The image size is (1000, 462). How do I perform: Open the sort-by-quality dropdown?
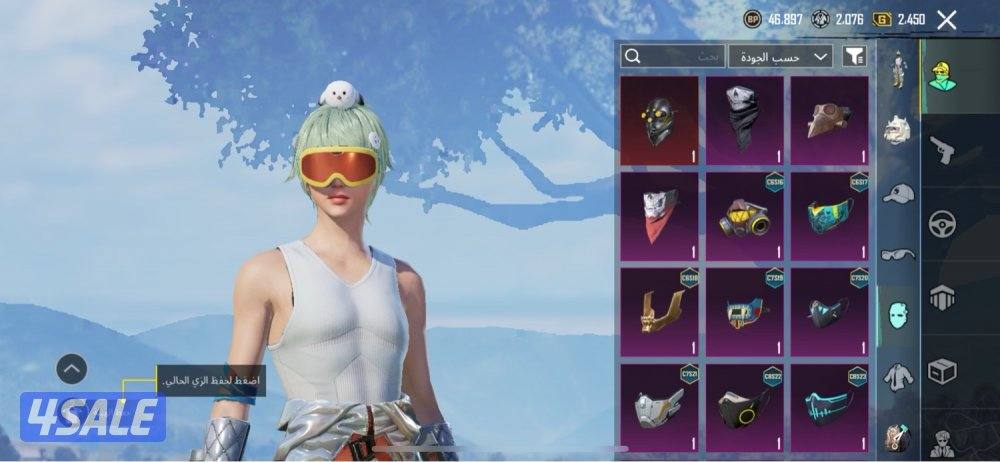point(780,56)
